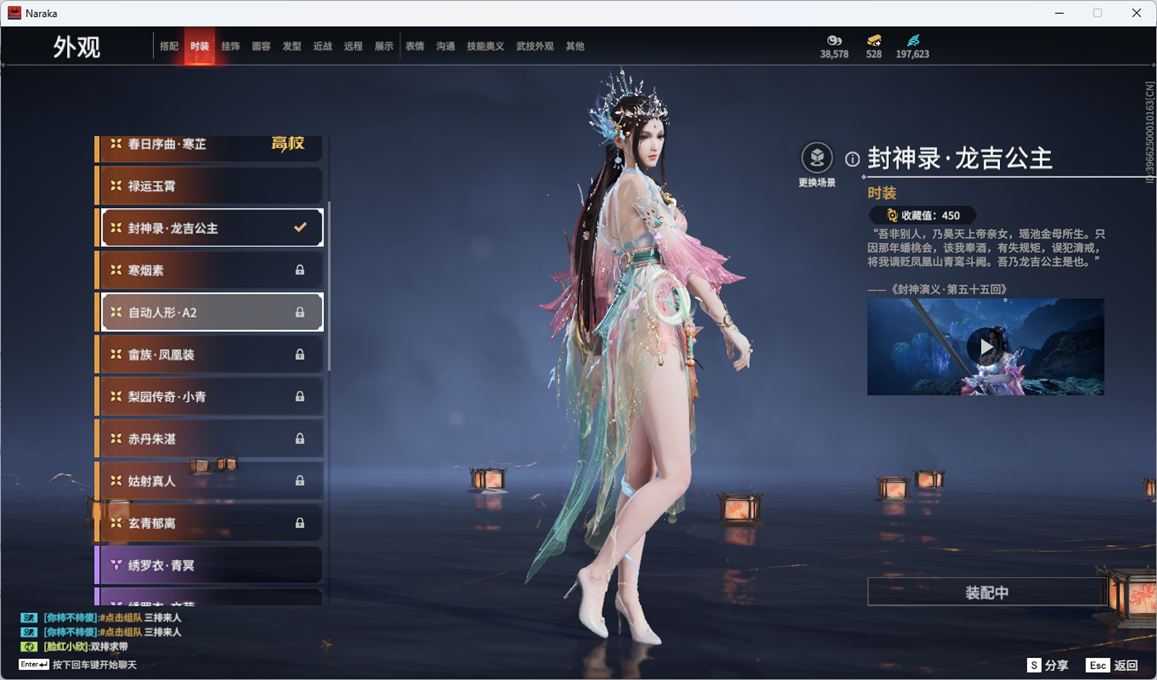The width and height of the screenshot is (1157, 680).
Task: Select the 发型 hairstyle tab
Action: 292,46
